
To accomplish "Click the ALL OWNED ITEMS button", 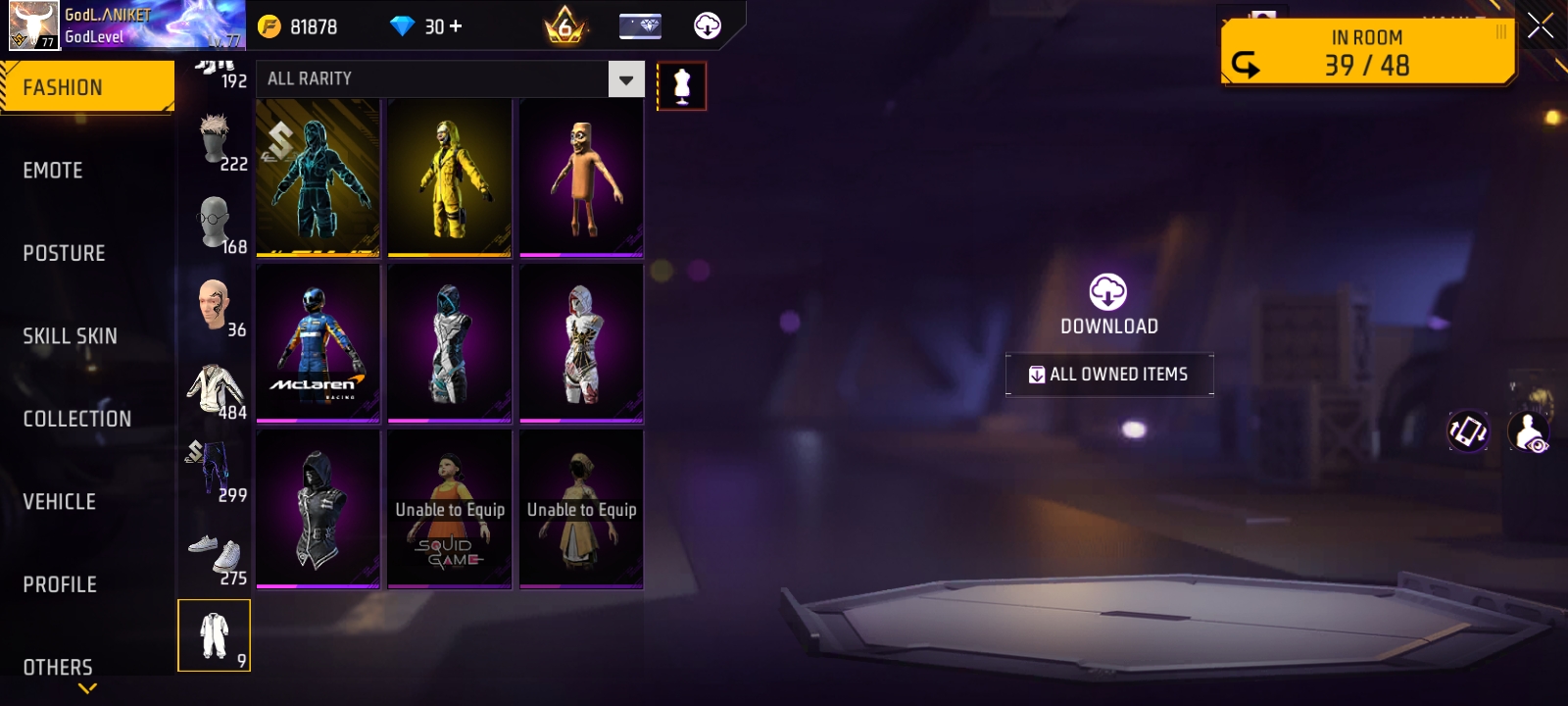I will pos(1108,374).
